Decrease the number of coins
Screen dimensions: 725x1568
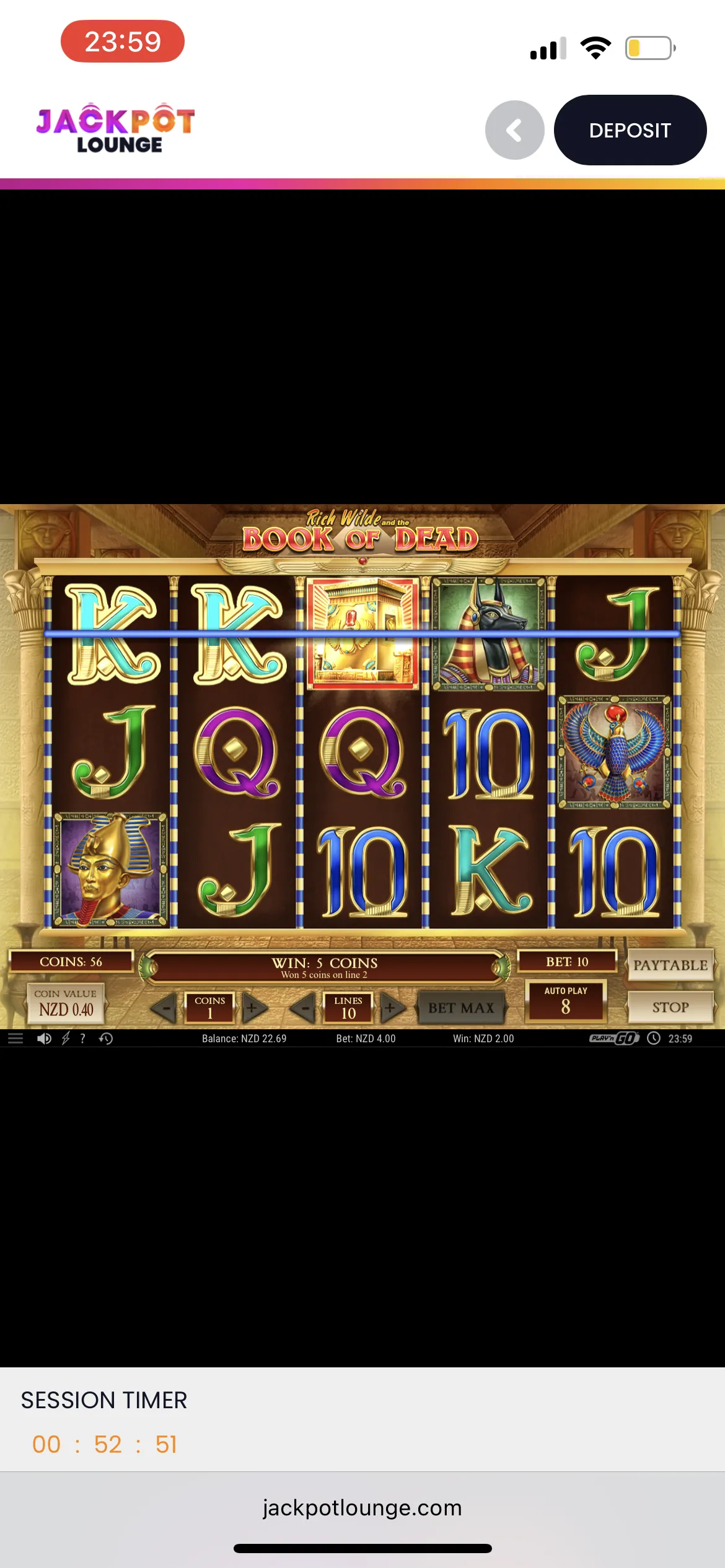[x=165, y=1008]
